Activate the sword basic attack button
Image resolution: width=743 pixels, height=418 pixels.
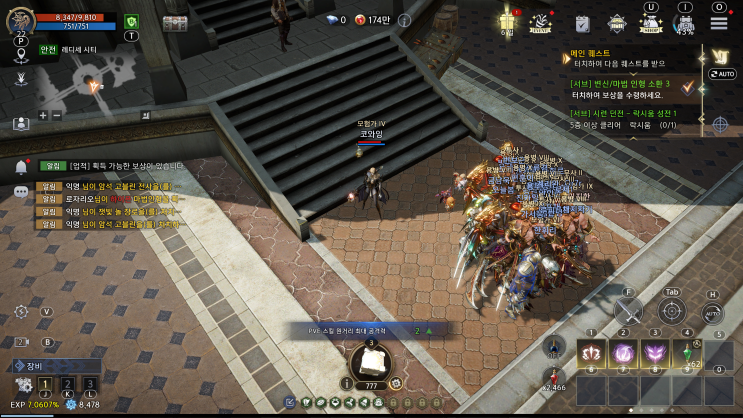(627, 312)
